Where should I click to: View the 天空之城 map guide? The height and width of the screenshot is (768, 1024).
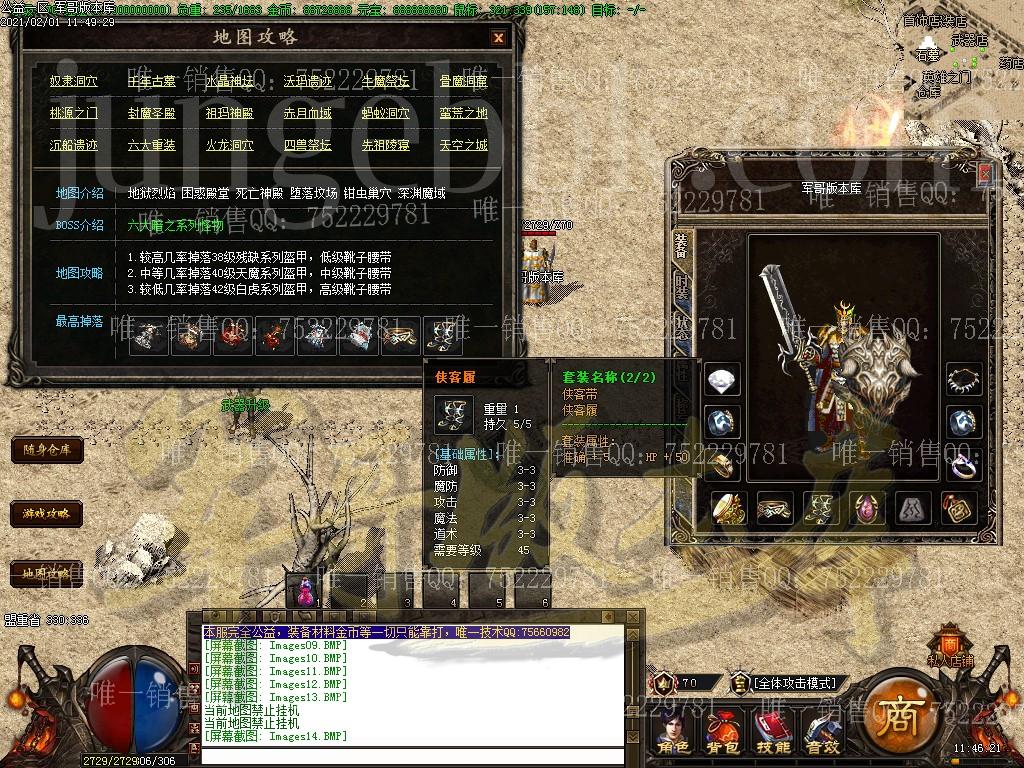click(463, 145)
